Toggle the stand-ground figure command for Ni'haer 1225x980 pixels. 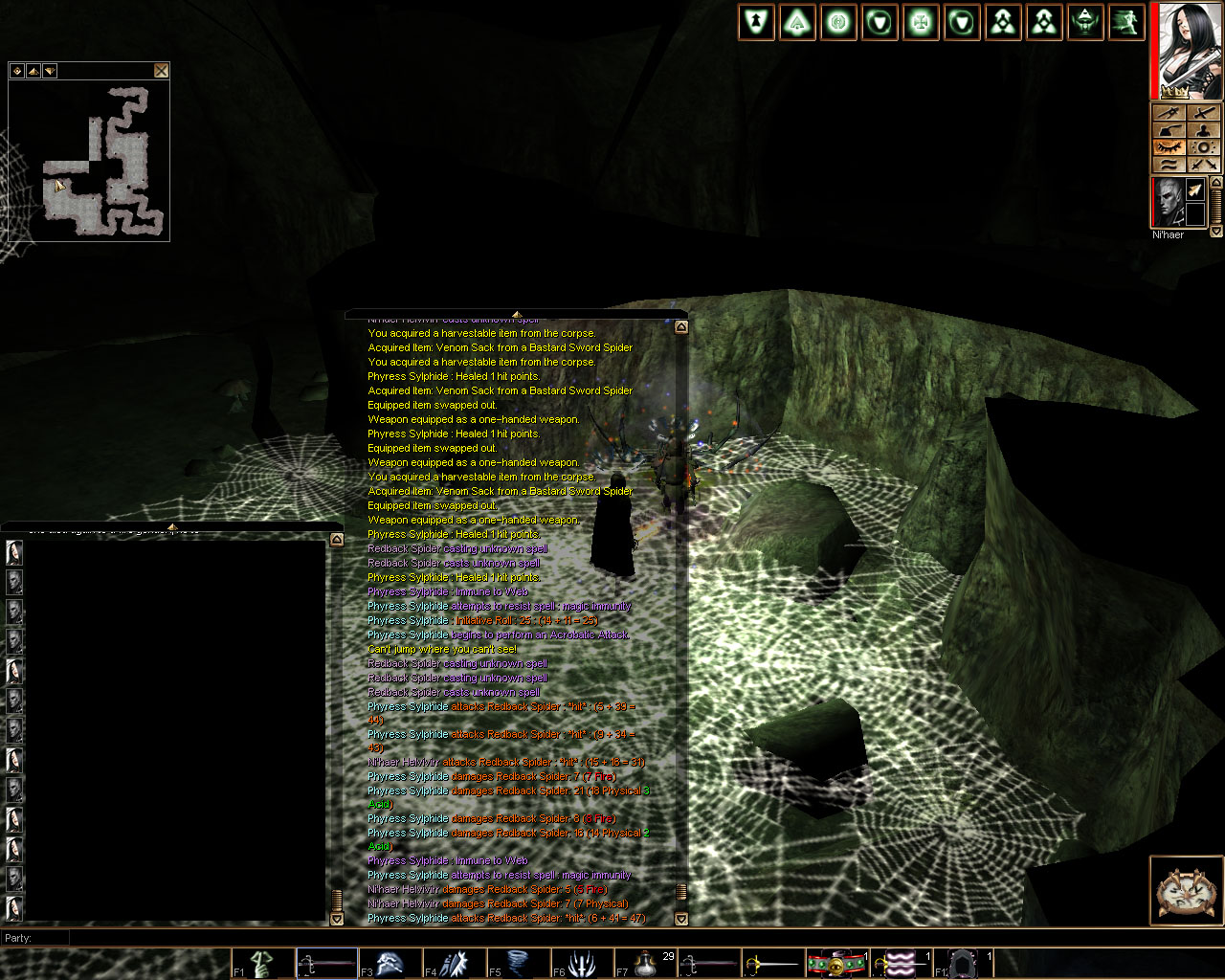click(1205, 131)
